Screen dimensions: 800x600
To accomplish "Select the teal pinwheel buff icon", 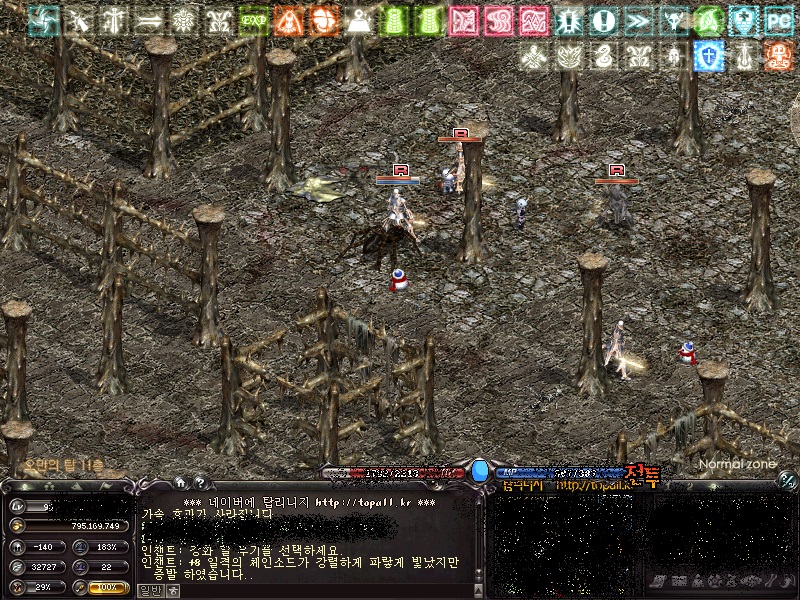I will [43, 20].
